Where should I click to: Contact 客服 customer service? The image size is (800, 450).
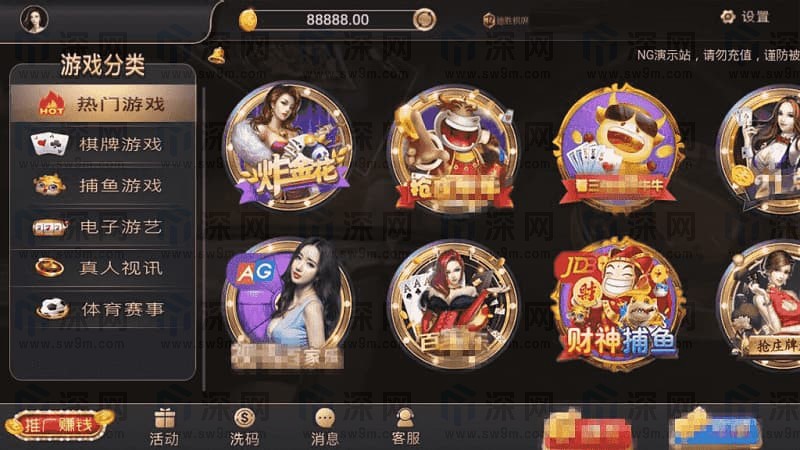405,427
